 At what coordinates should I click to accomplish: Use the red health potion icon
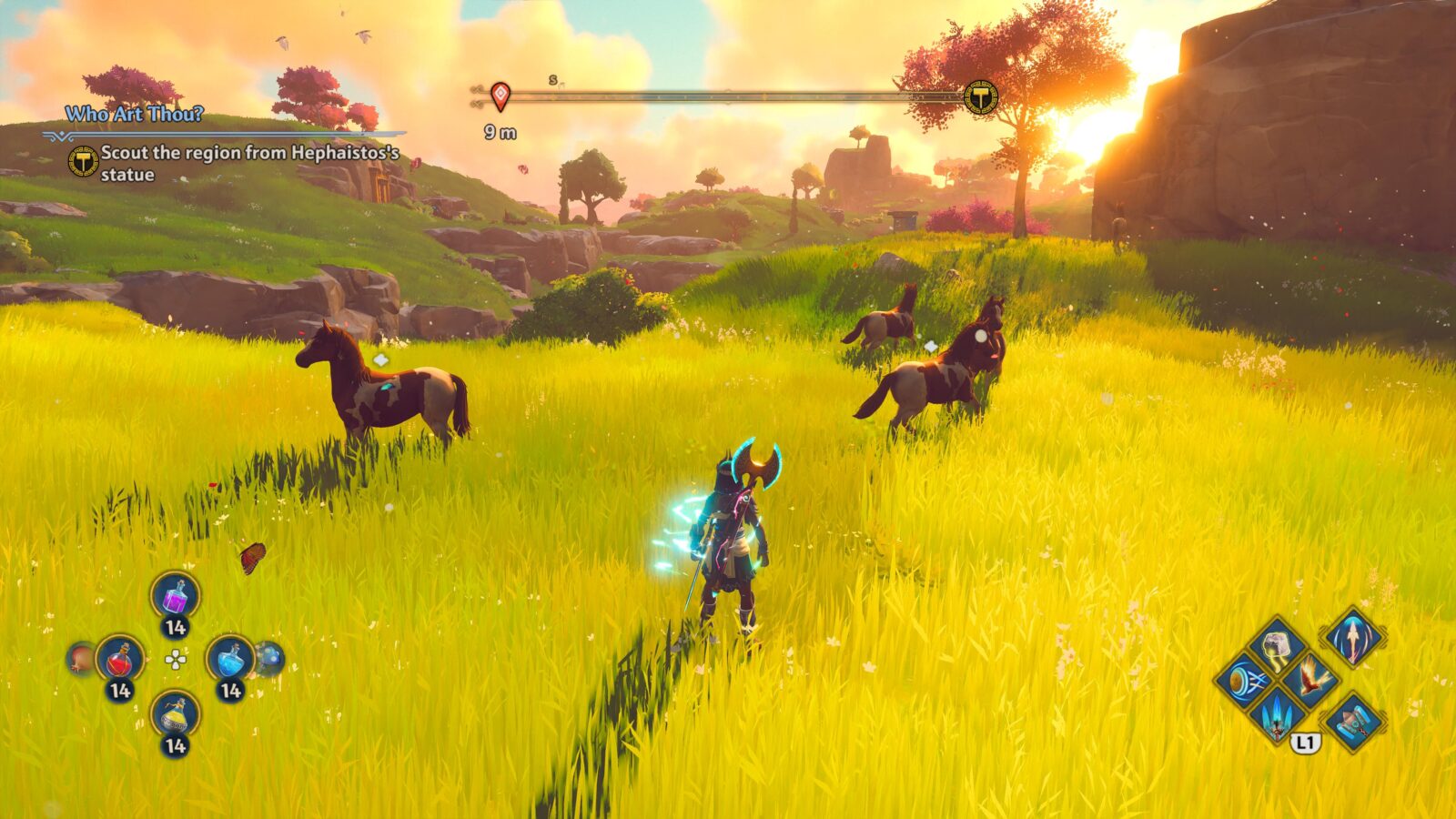120,659
